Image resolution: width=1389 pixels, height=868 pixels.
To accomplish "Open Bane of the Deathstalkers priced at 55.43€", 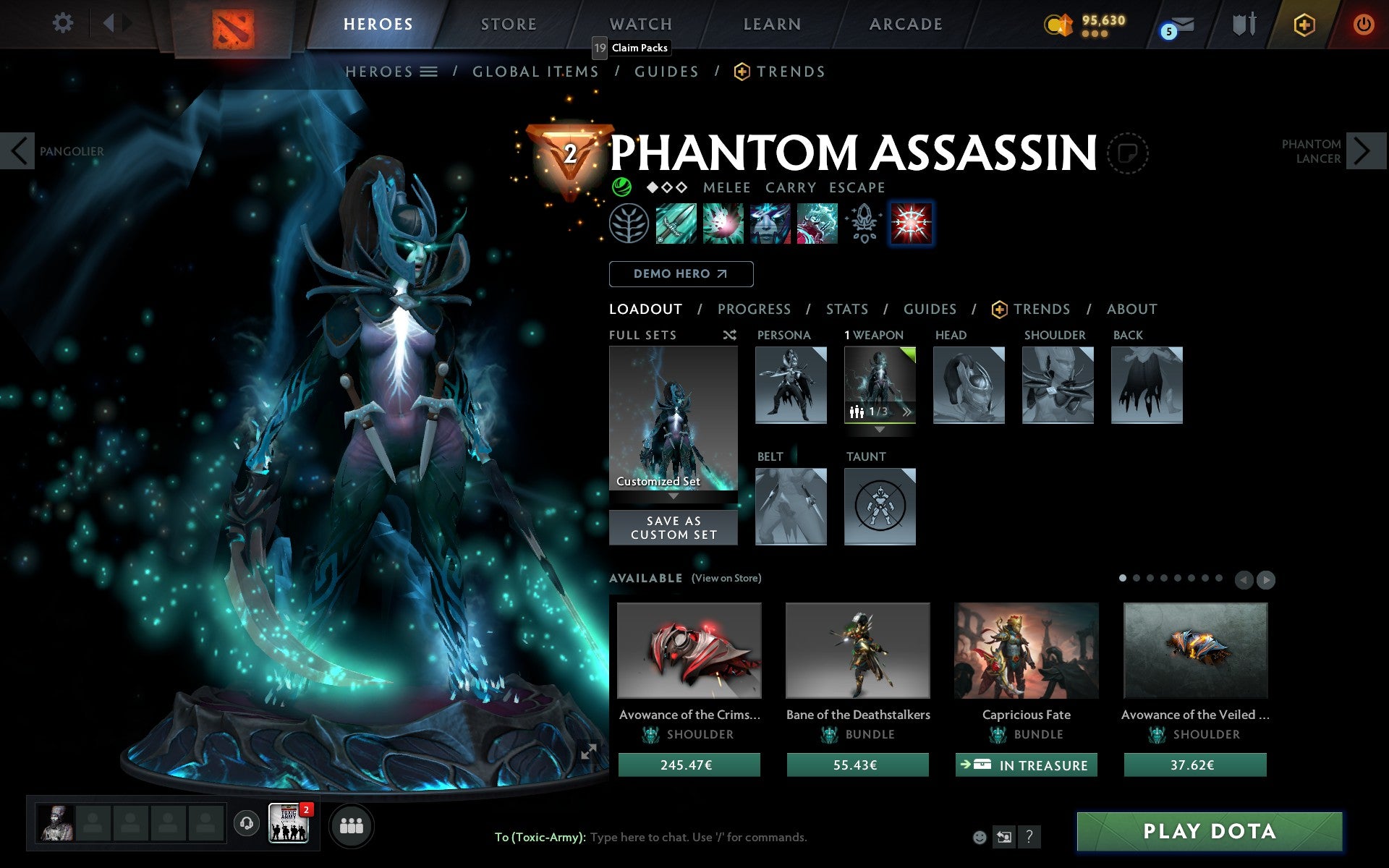I will 857,651.
